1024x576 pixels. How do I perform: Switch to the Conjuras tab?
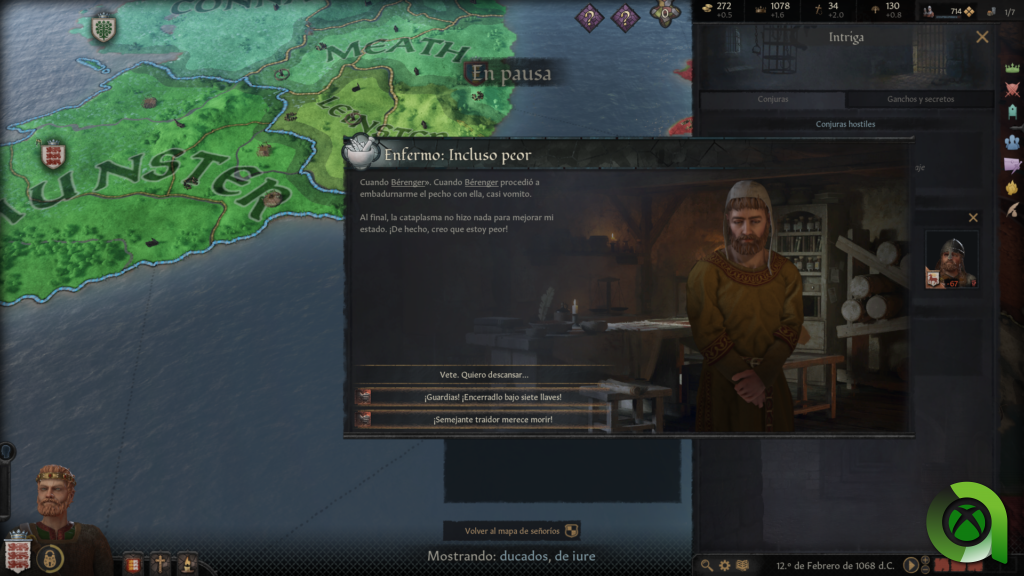[x=773, y=99]
